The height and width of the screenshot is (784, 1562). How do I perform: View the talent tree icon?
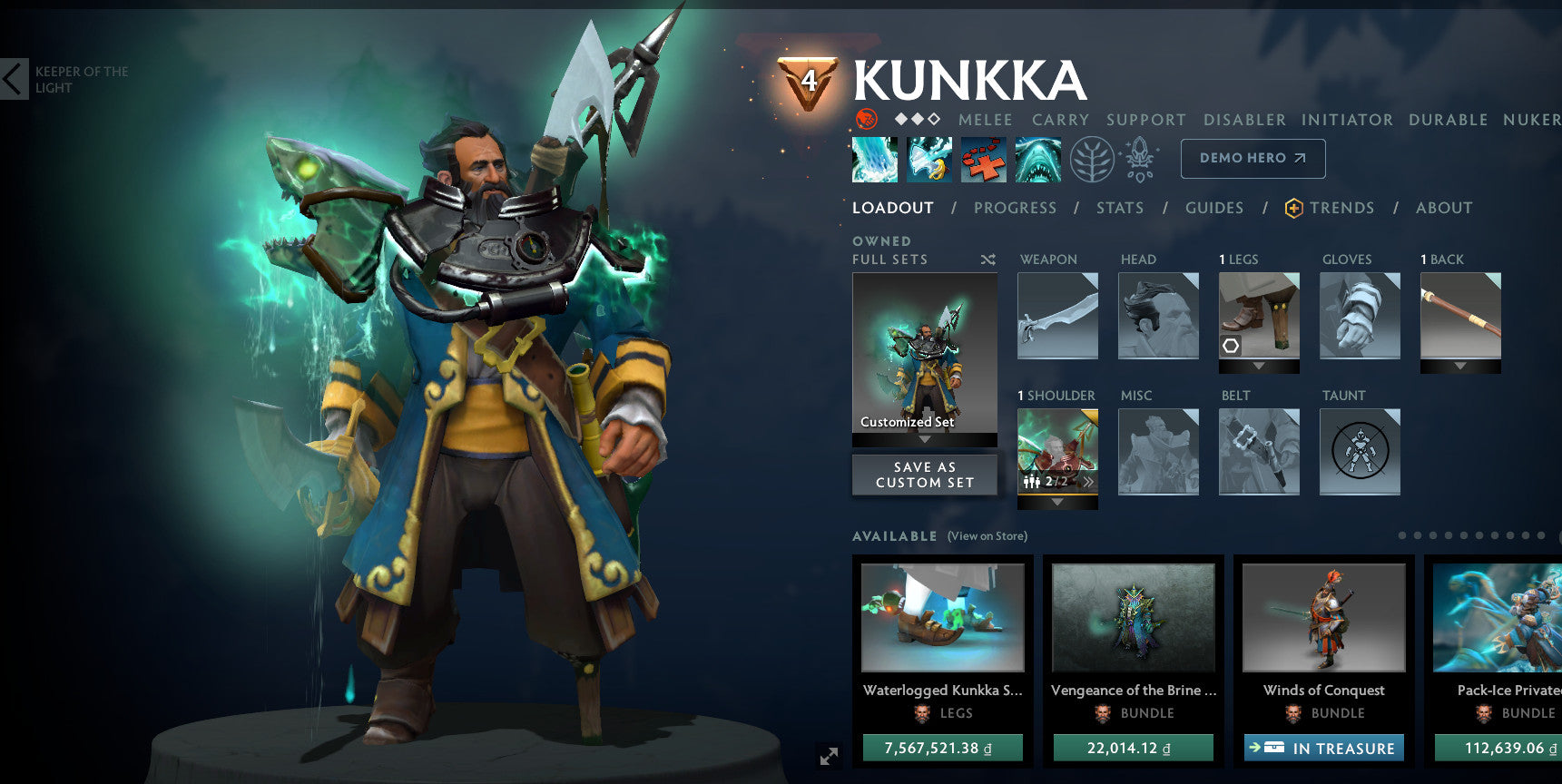click(1092, 159)
